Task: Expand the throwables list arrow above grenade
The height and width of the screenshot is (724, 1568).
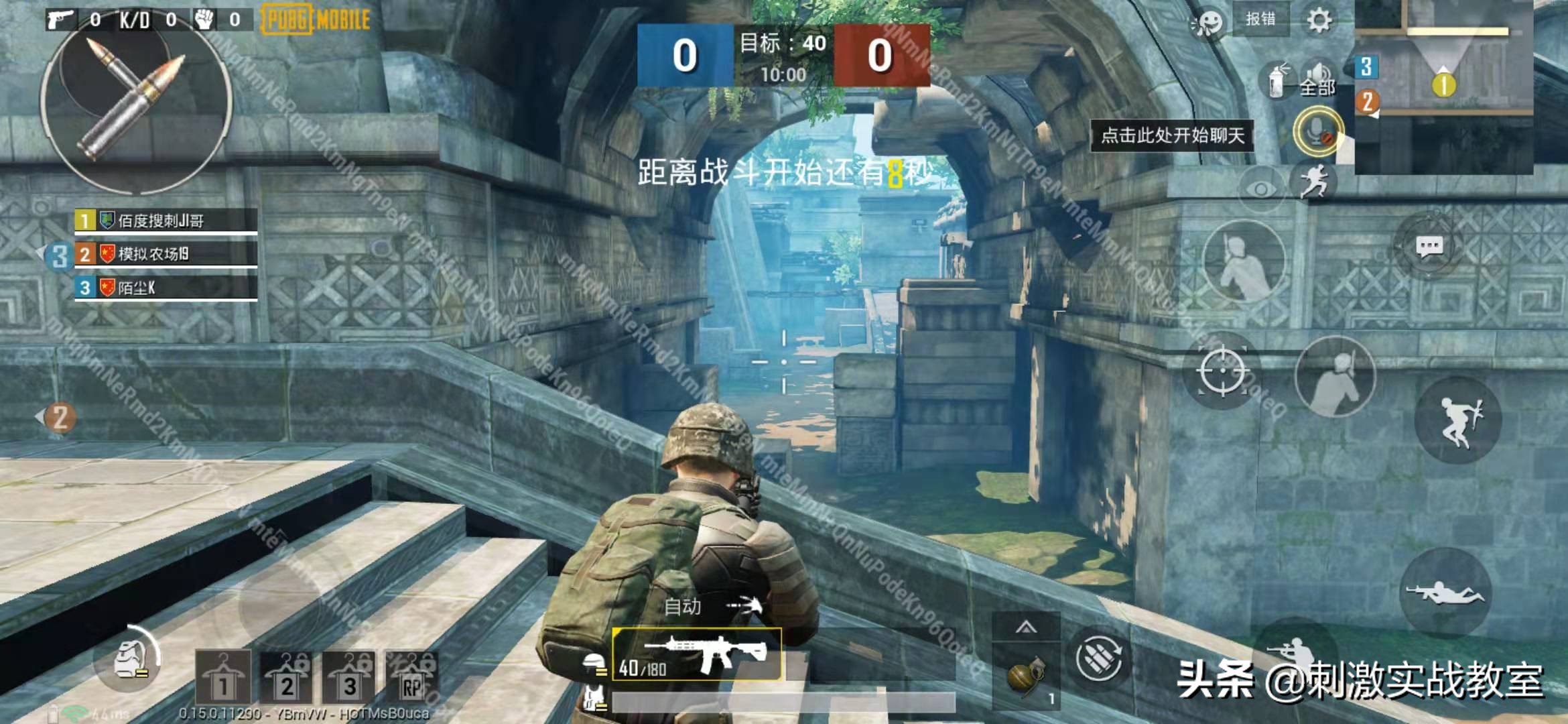Action: click(x=1026, y=627)
